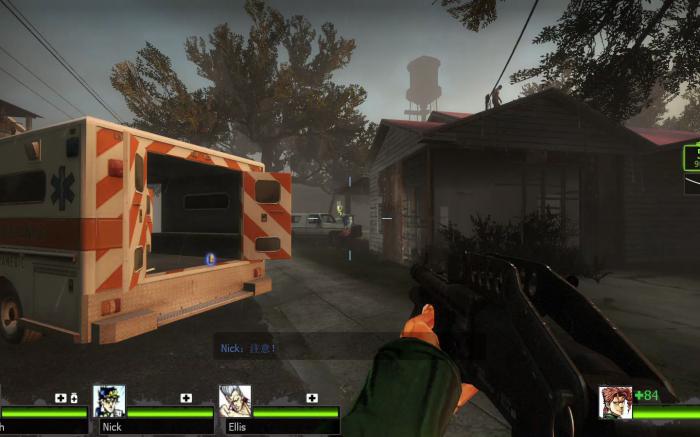Select Ellis's teammate portrait

[x=235, y=401]
